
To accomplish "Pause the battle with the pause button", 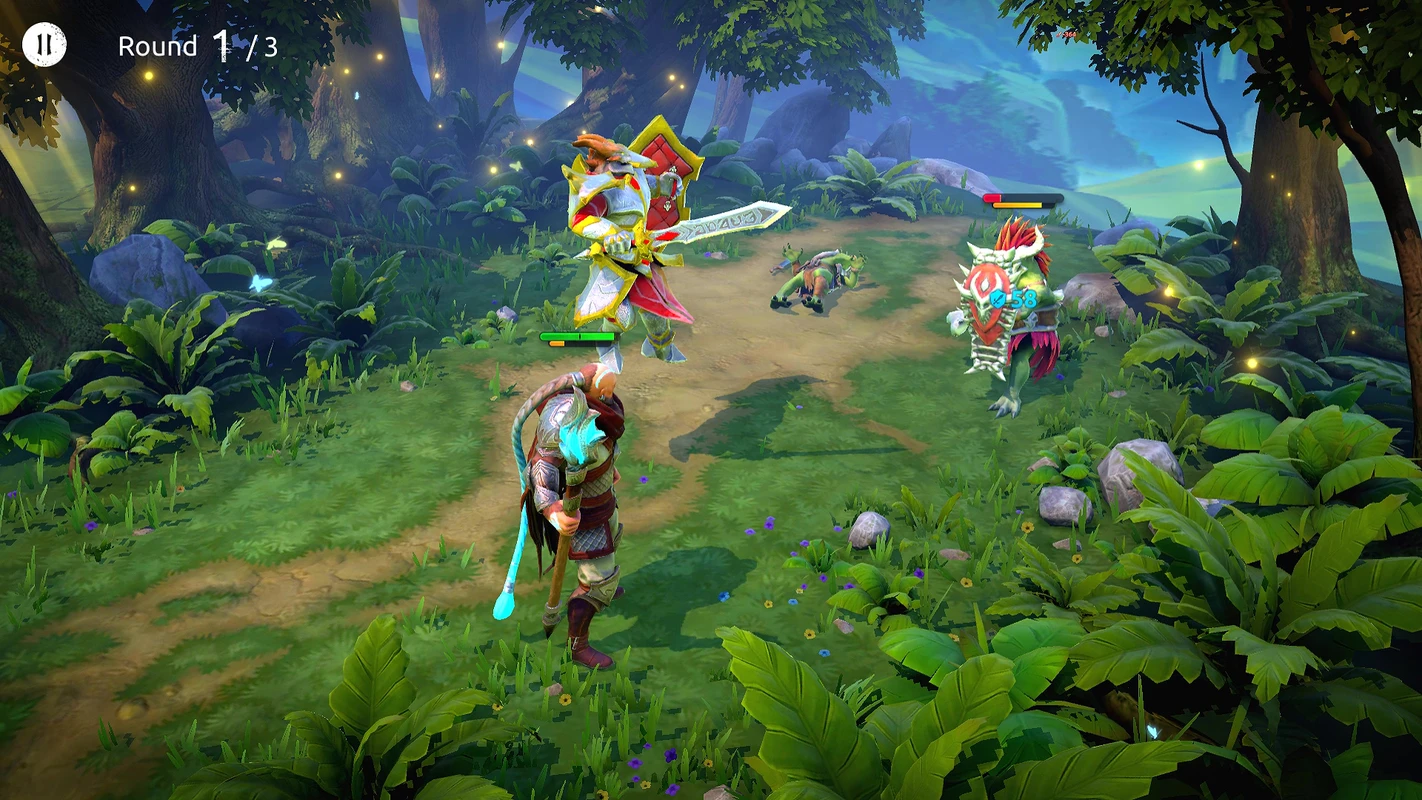I will [44, 45].
